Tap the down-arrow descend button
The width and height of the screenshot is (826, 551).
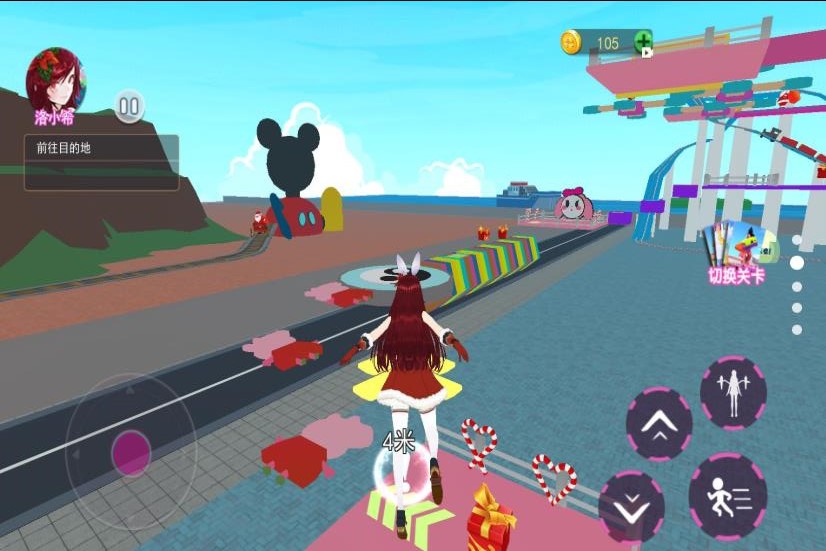coord(632,506)
